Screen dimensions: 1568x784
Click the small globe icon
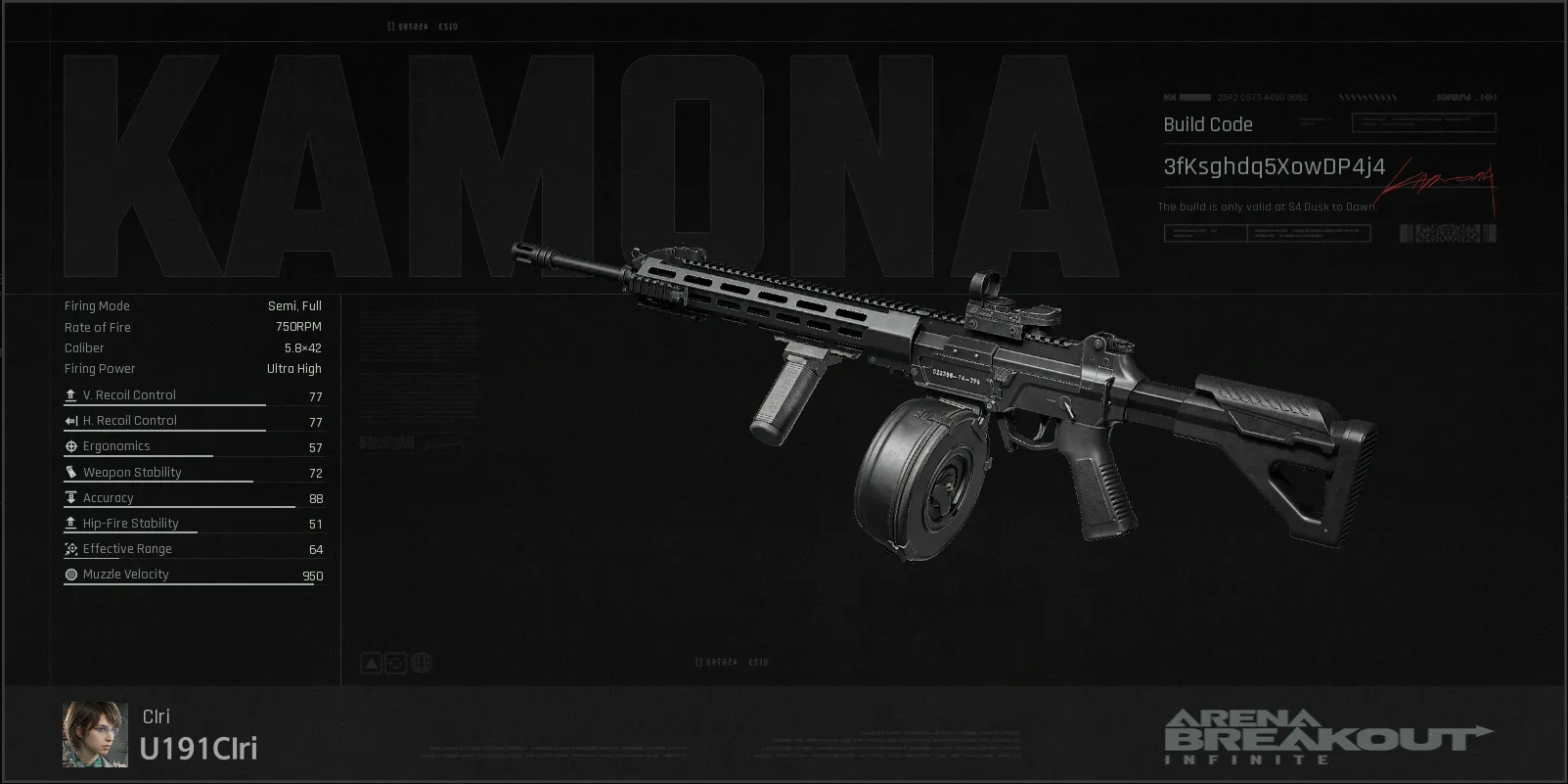click(423, 664)
